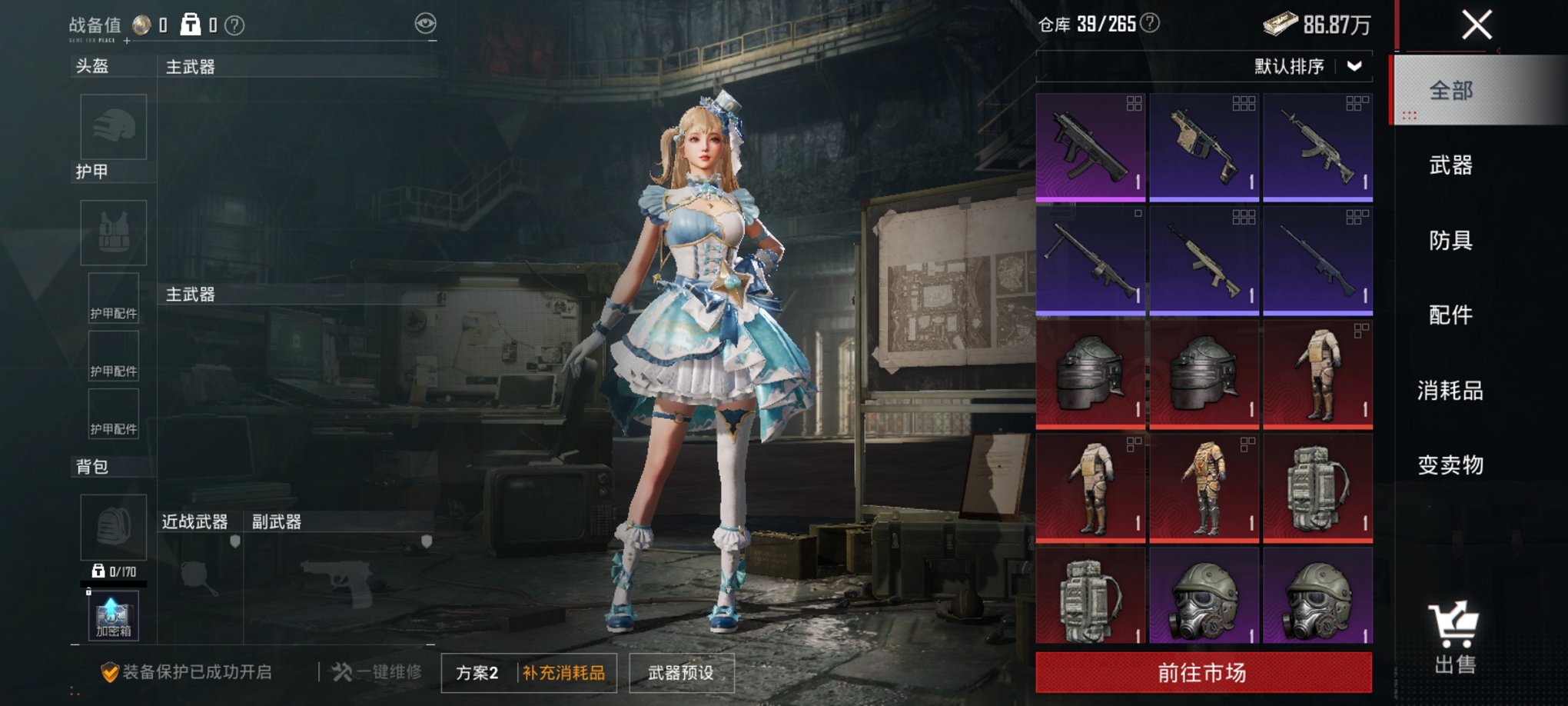Click the help icon beside 仓库 39/265
The height and width of the screenshot is (706, 1568).
[x=1148, y=23]
